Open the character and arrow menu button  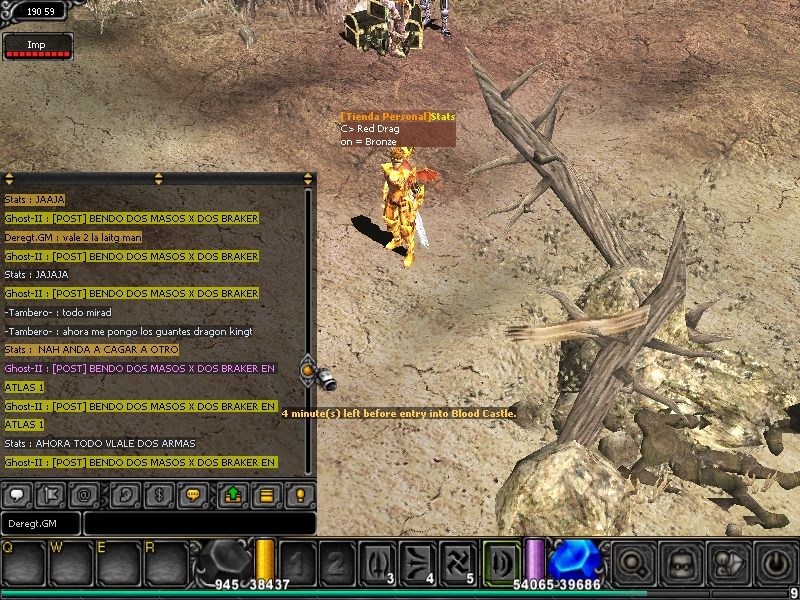(728, 563)
